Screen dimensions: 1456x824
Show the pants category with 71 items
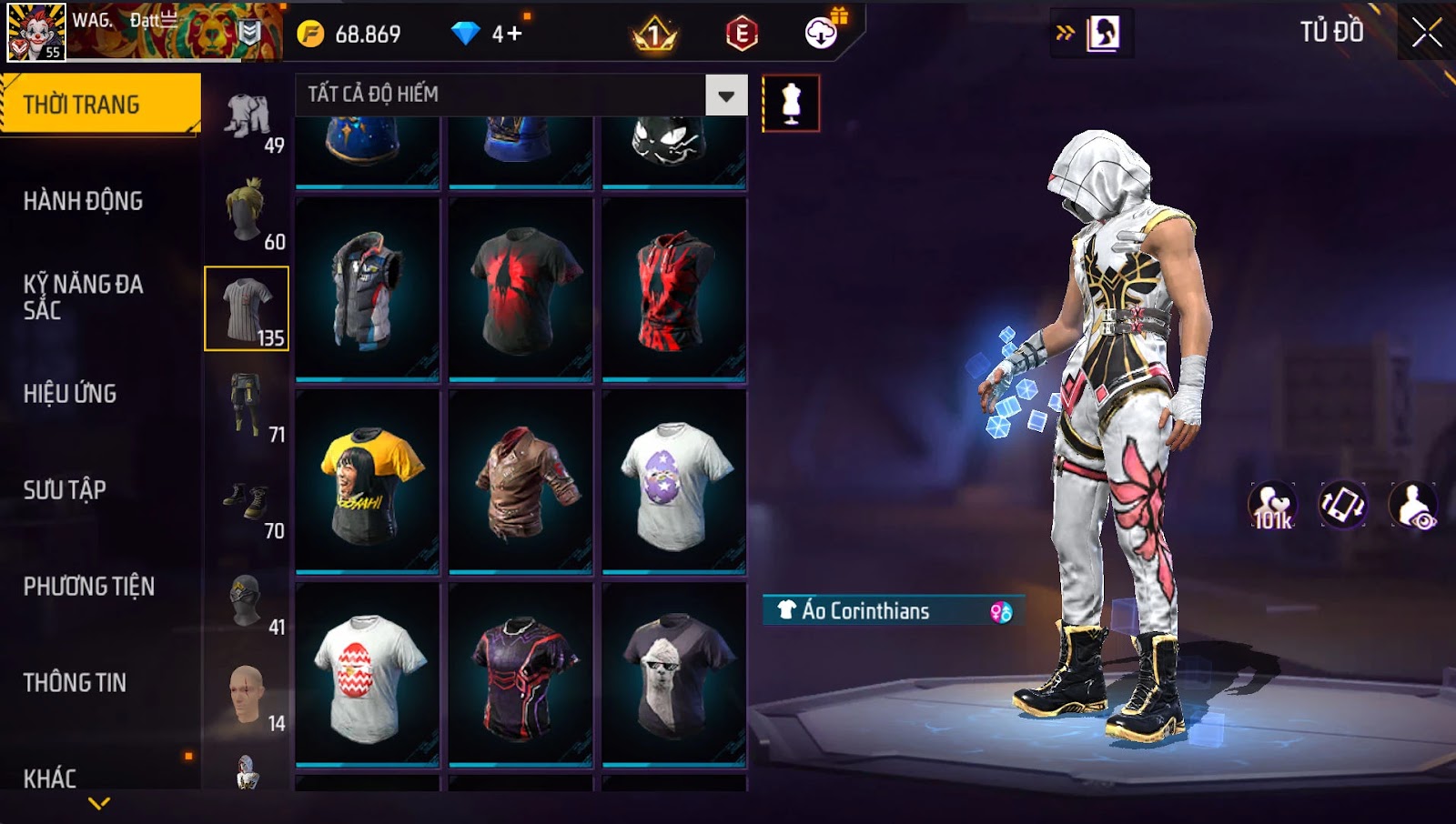point(248,406)
